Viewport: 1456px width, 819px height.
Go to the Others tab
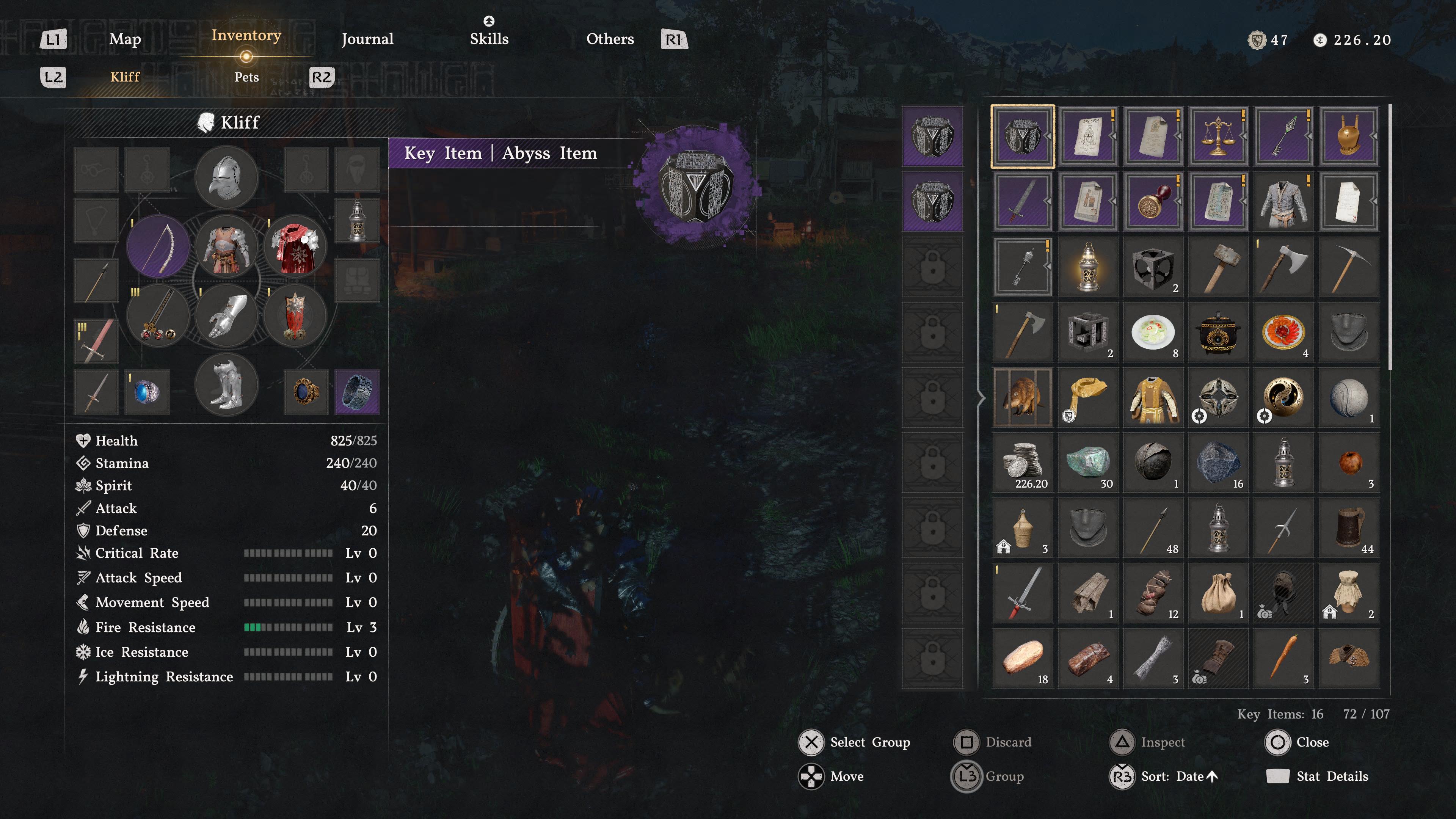click(610, 39)
